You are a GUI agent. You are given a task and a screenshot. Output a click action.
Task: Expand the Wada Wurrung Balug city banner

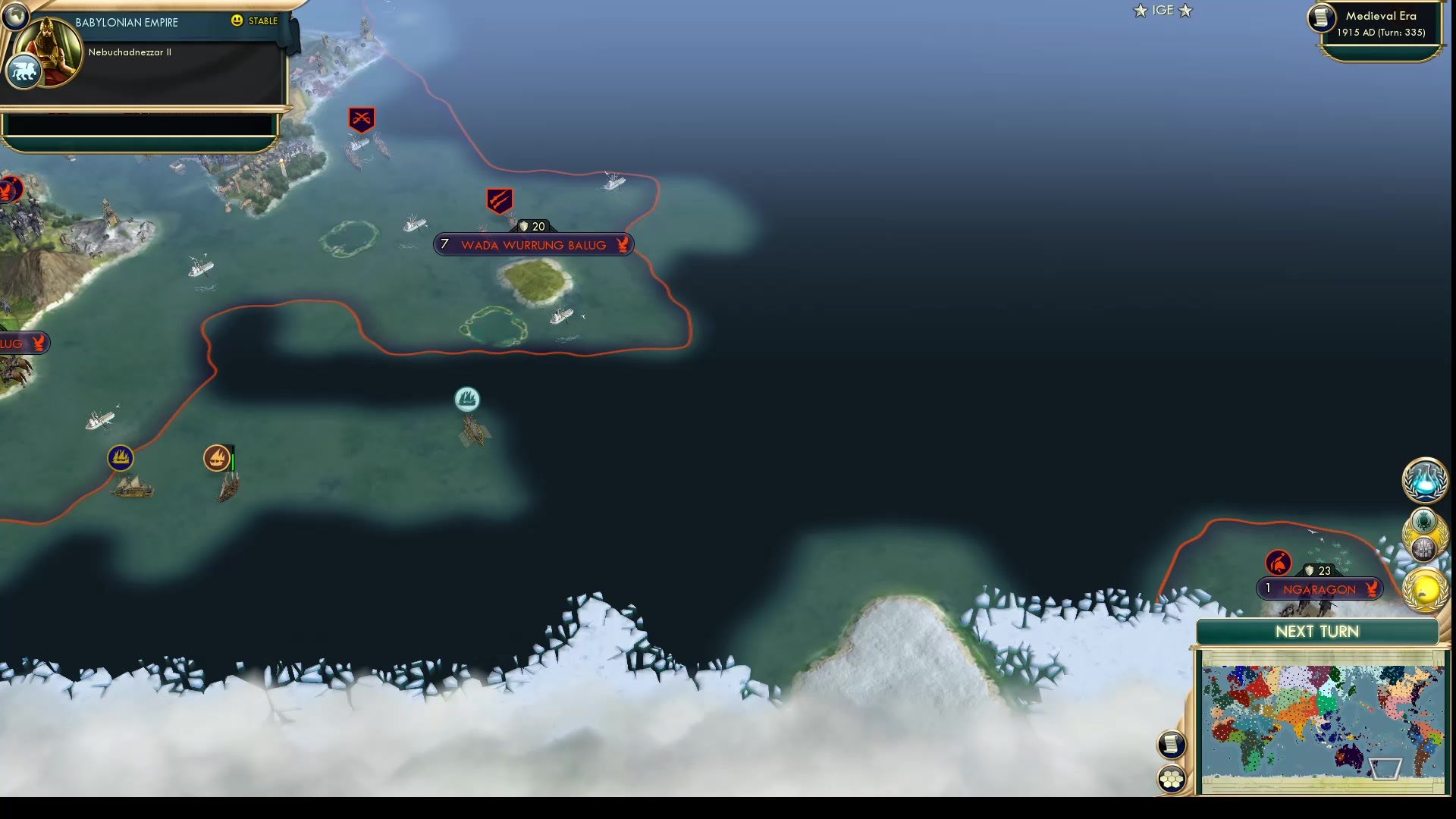[x=532, y=244]
